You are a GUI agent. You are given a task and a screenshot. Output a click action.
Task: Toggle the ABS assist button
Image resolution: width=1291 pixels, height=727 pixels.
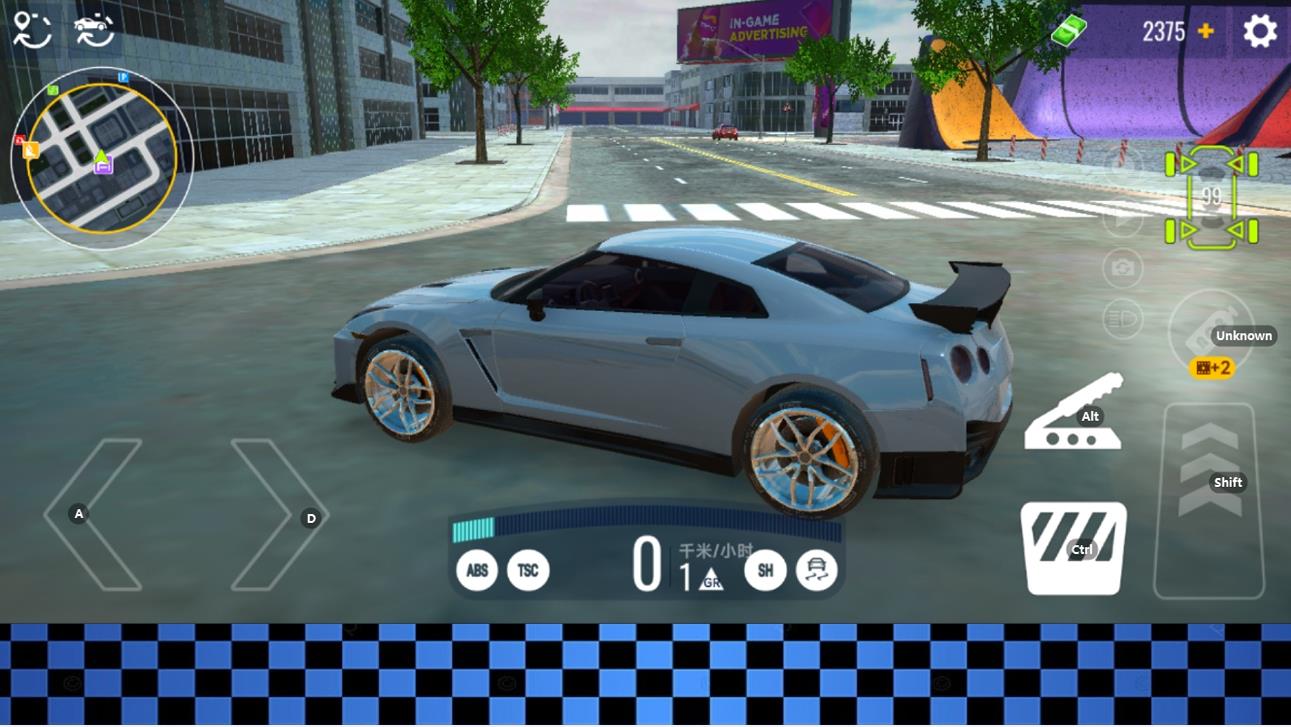pyautogui.click(x=477, y=571)
